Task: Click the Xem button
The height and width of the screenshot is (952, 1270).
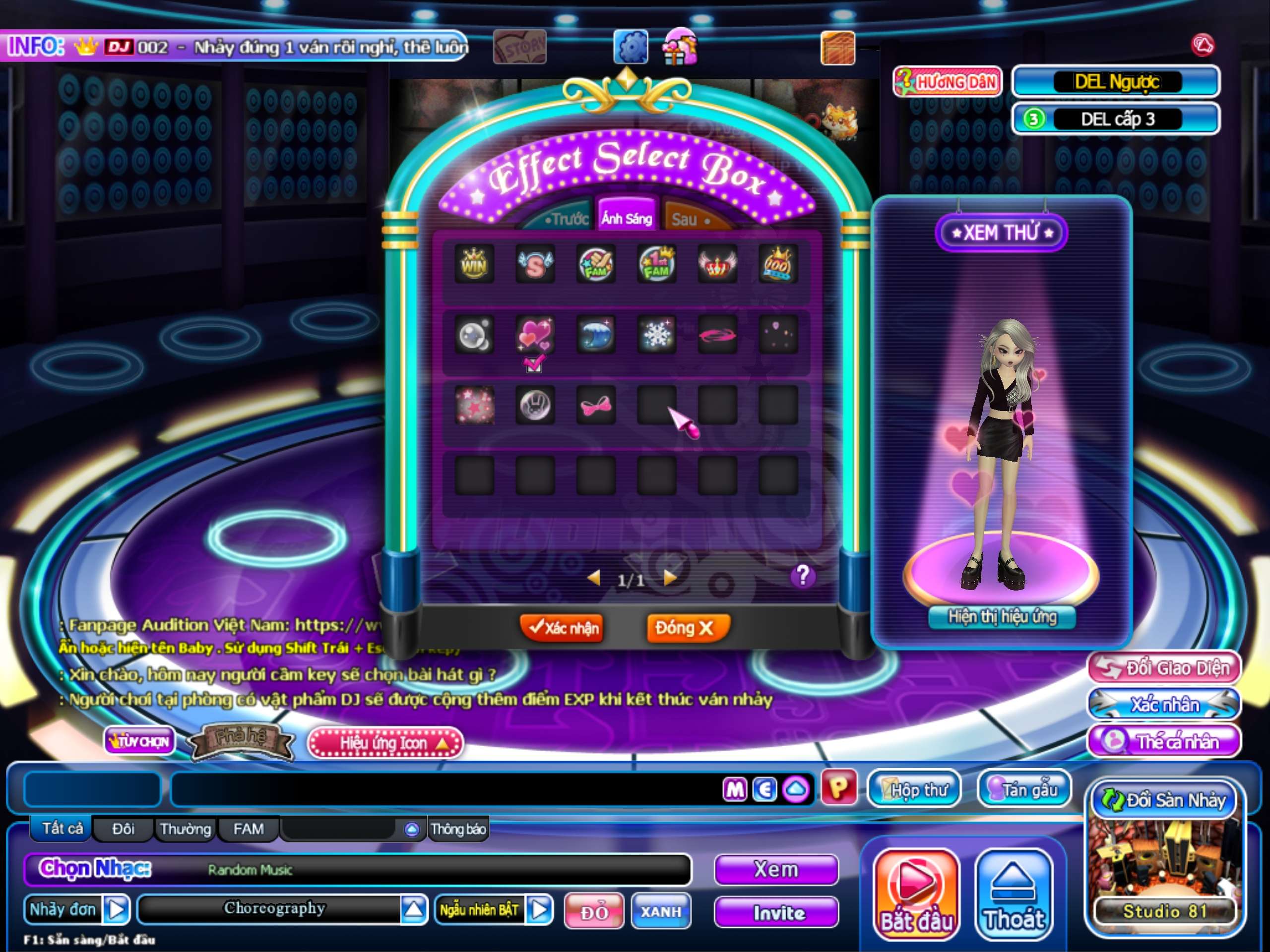Action: [x=777, y=870]
